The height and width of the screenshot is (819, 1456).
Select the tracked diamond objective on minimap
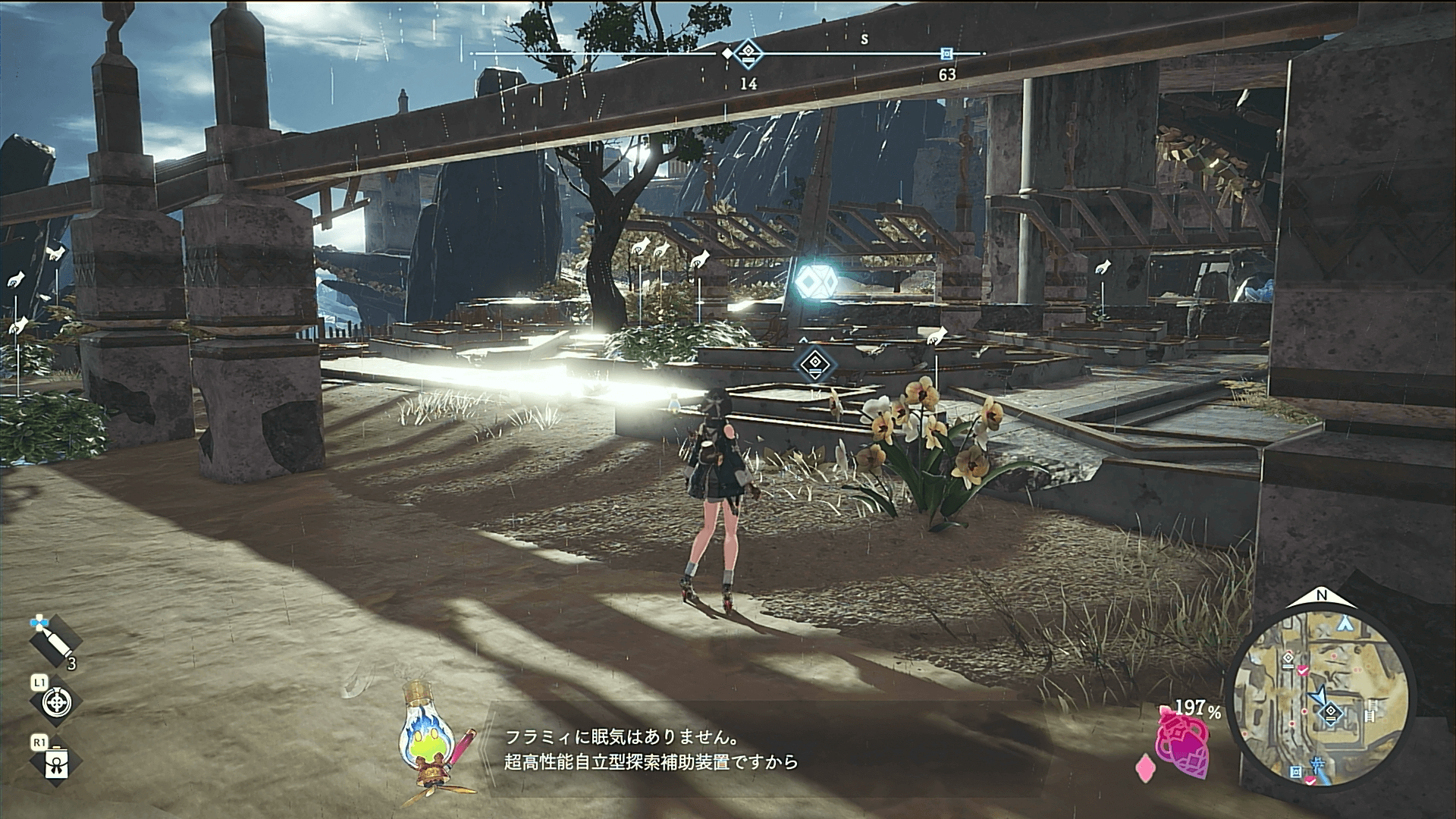pos(1332,712)
